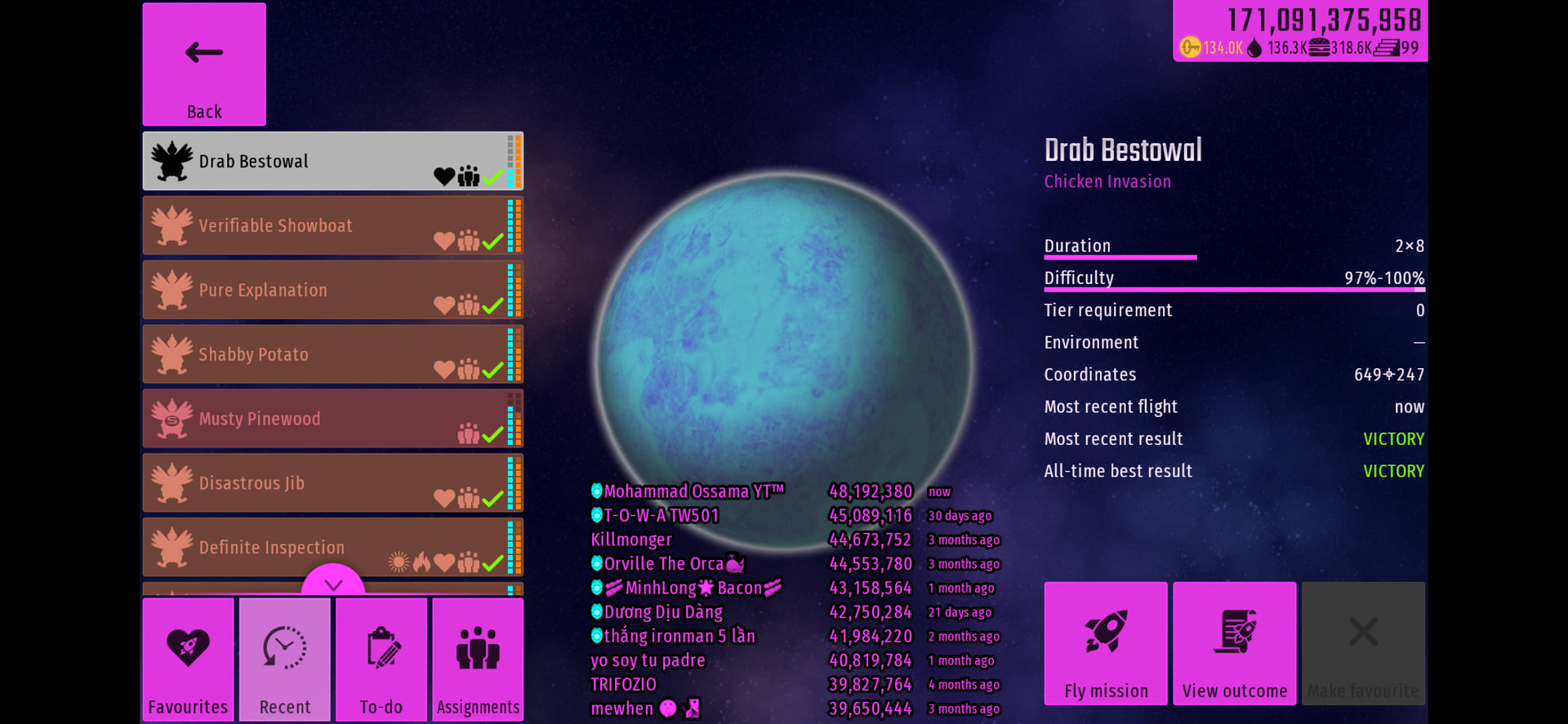Open the score and currency panel
This screenshot has height=724, width=1568.
click(1300, 31)
